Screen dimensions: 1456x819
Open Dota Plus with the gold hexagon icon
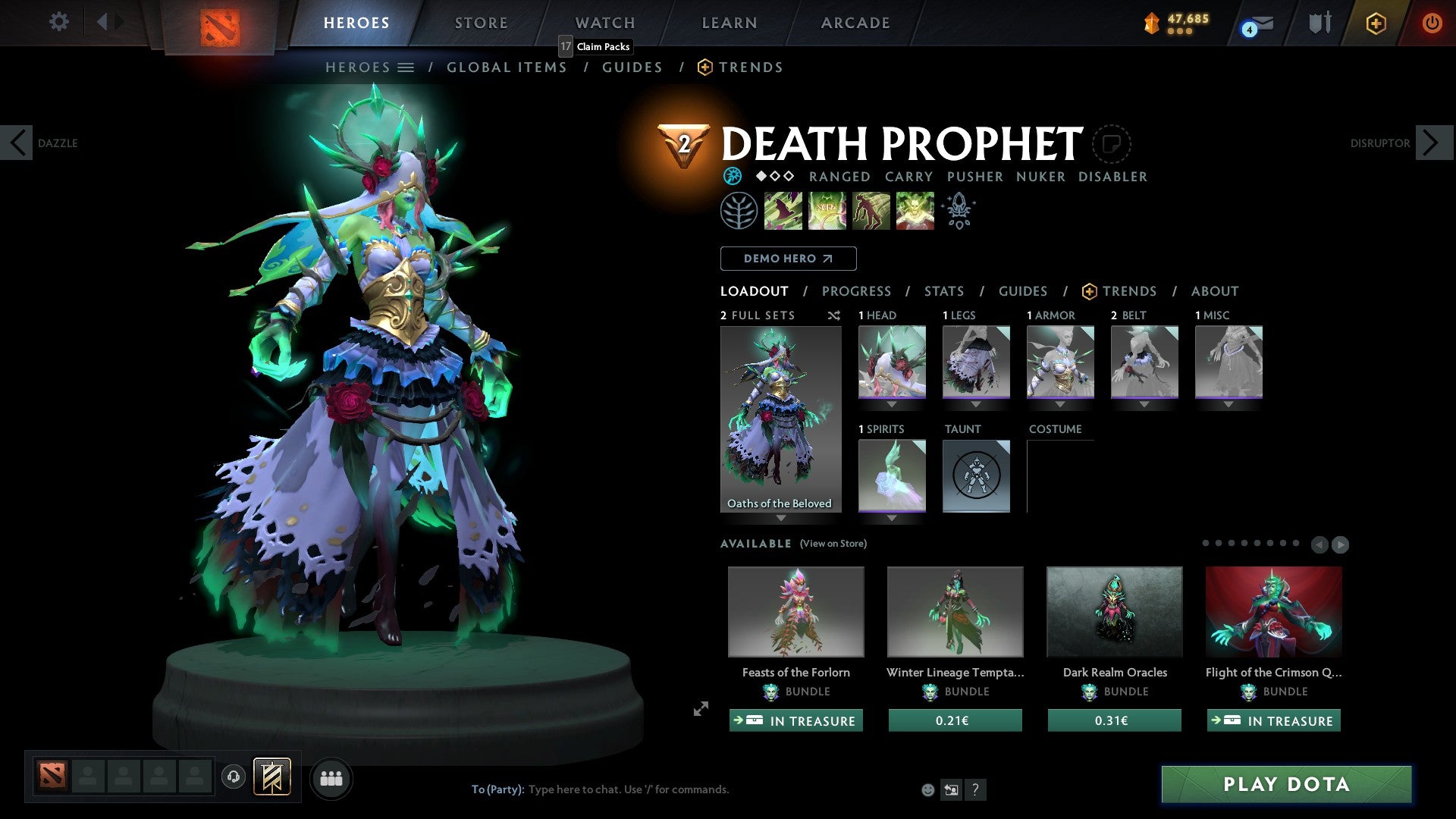1375,23
